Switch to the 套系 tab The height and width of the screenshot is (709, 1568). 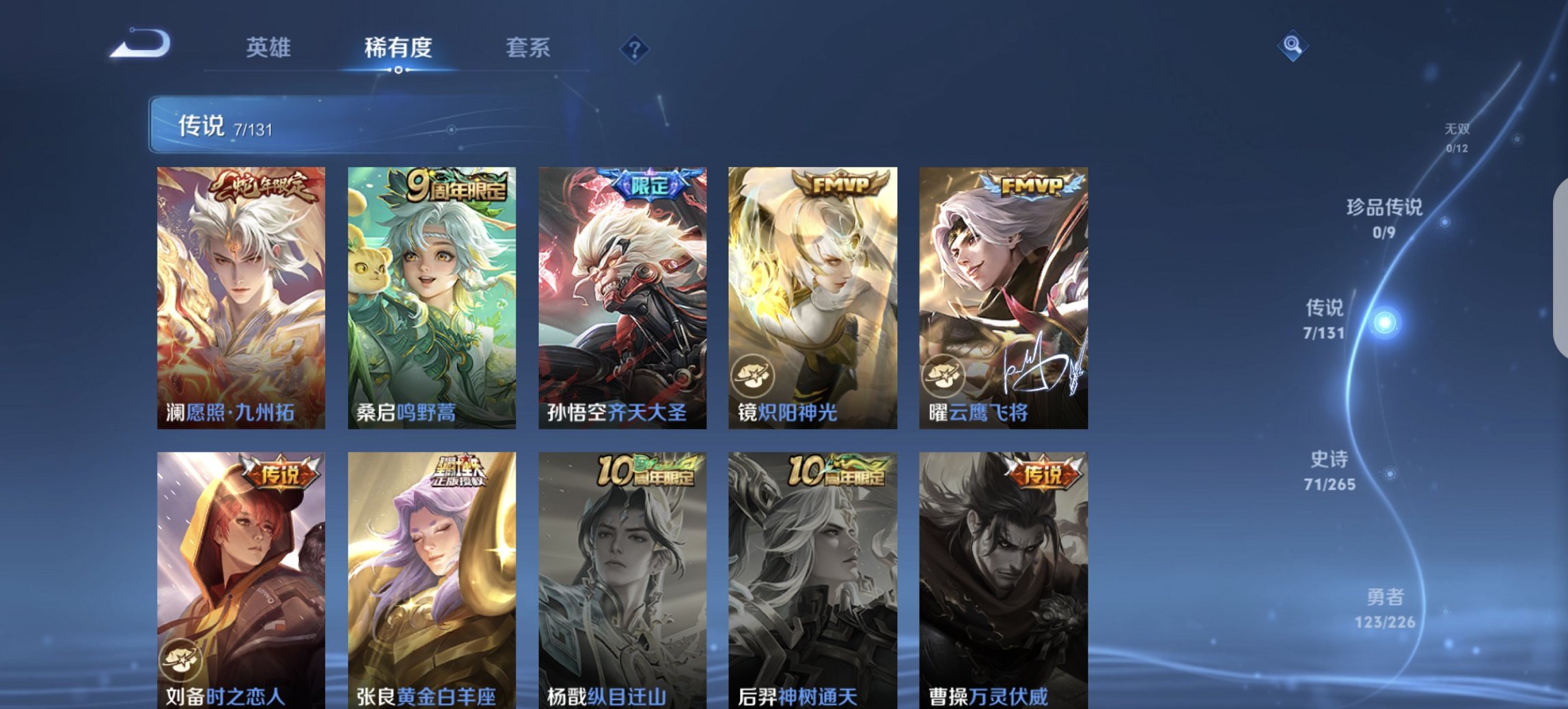coord(529,48)
